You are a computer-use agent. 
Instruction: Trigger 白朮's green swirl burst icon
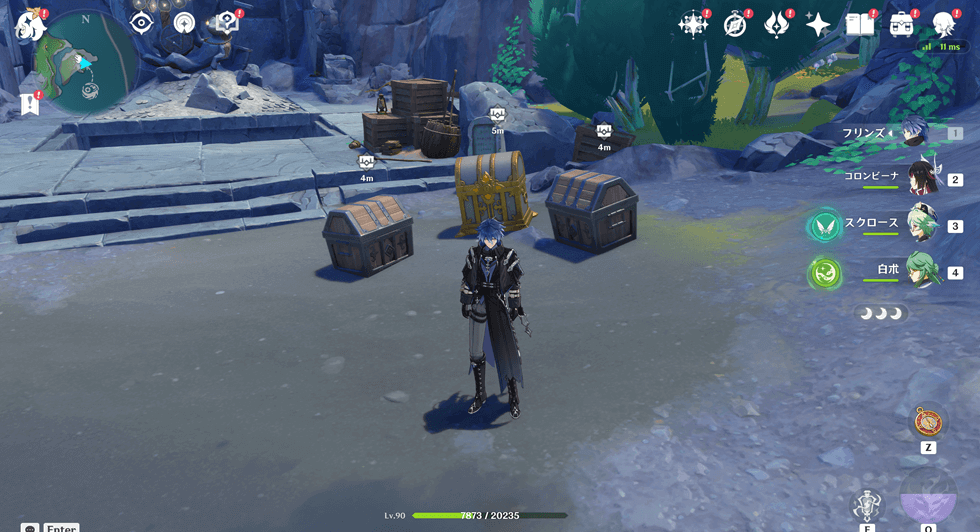coord(826,271)
